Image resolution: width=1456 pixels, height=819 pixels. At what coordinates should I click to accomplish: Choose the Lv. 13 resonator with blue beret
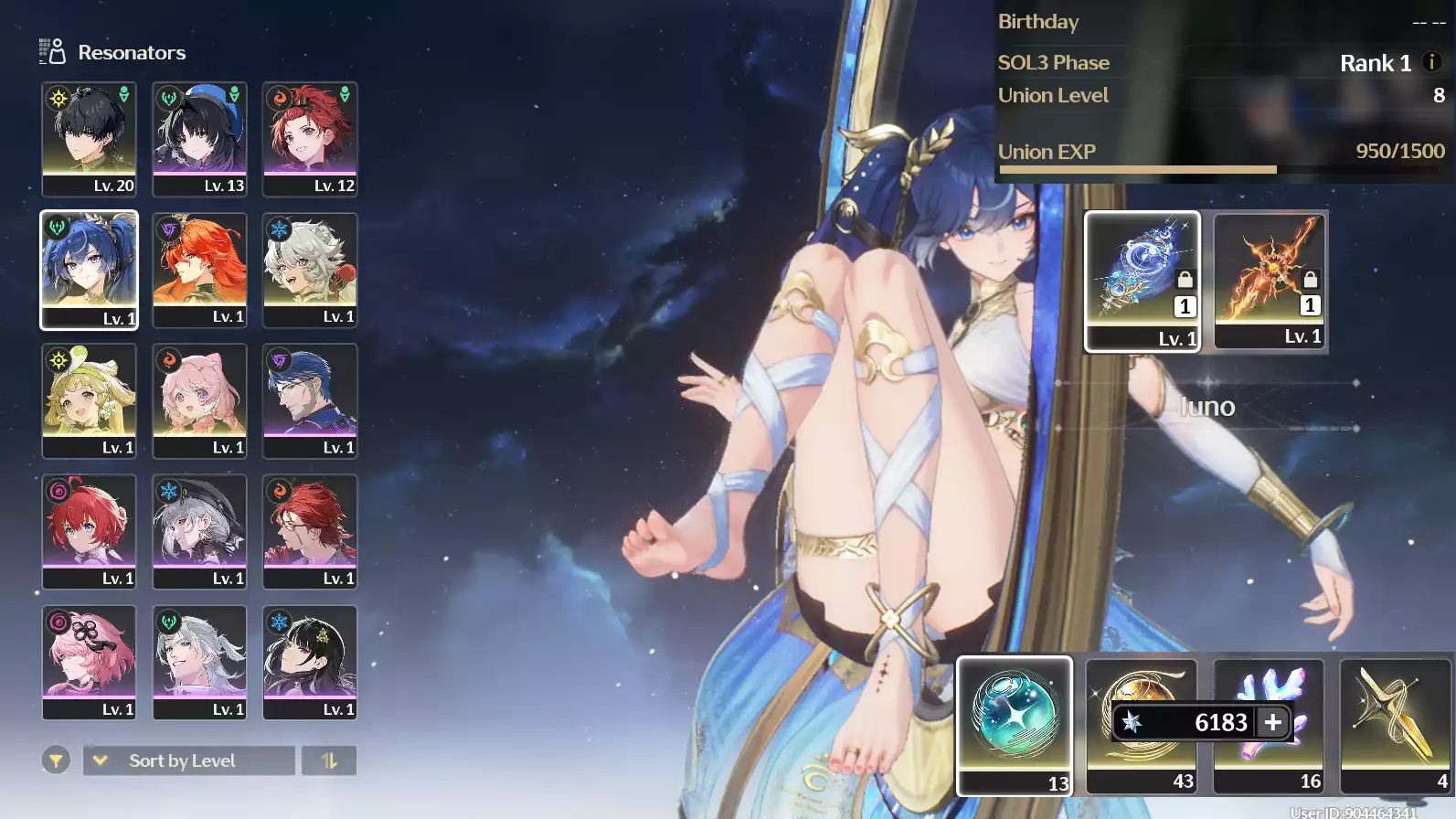[x=199, y=139]
